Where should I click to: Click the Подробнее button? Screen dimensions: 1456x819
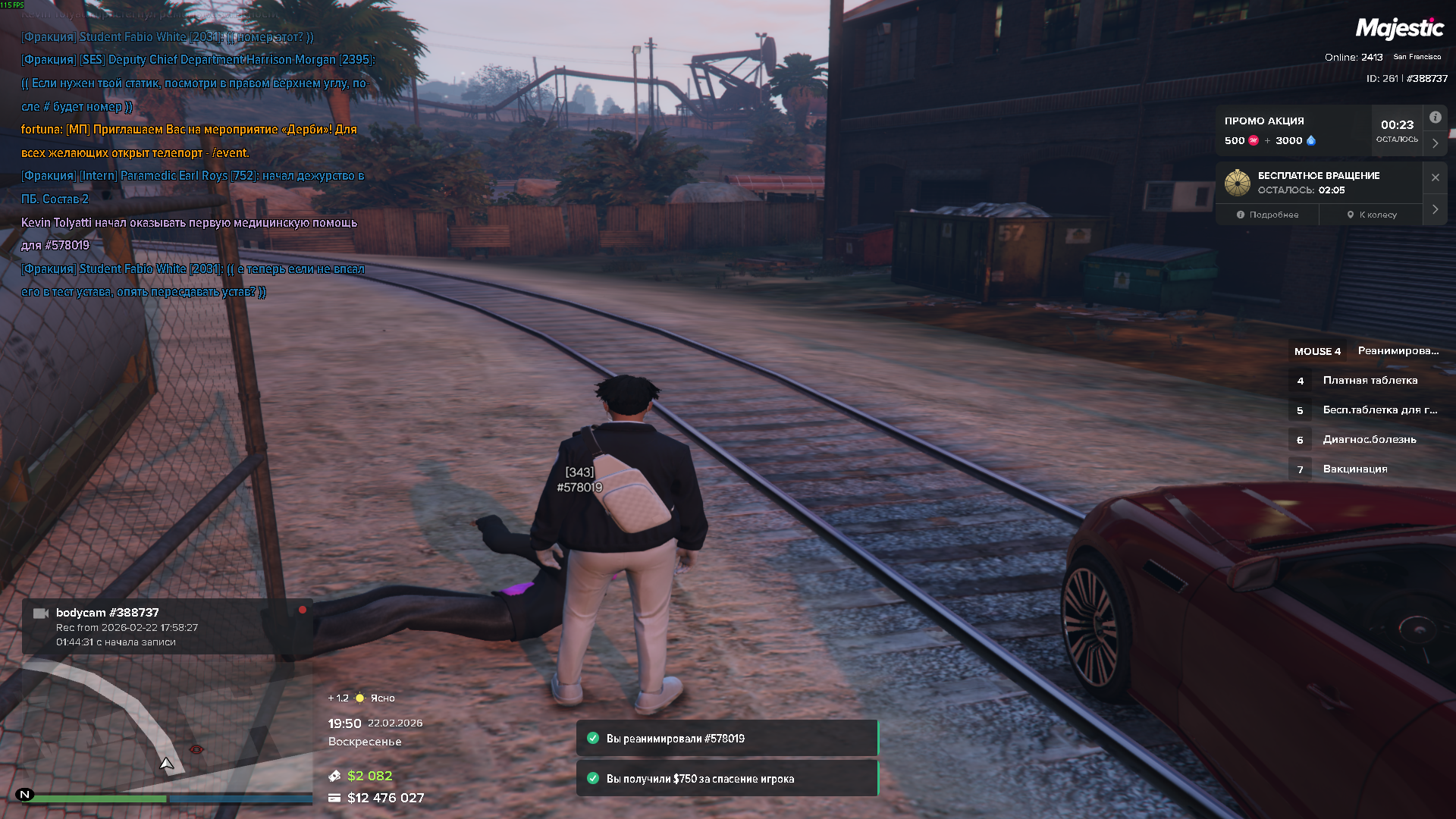coord(1267,215)
